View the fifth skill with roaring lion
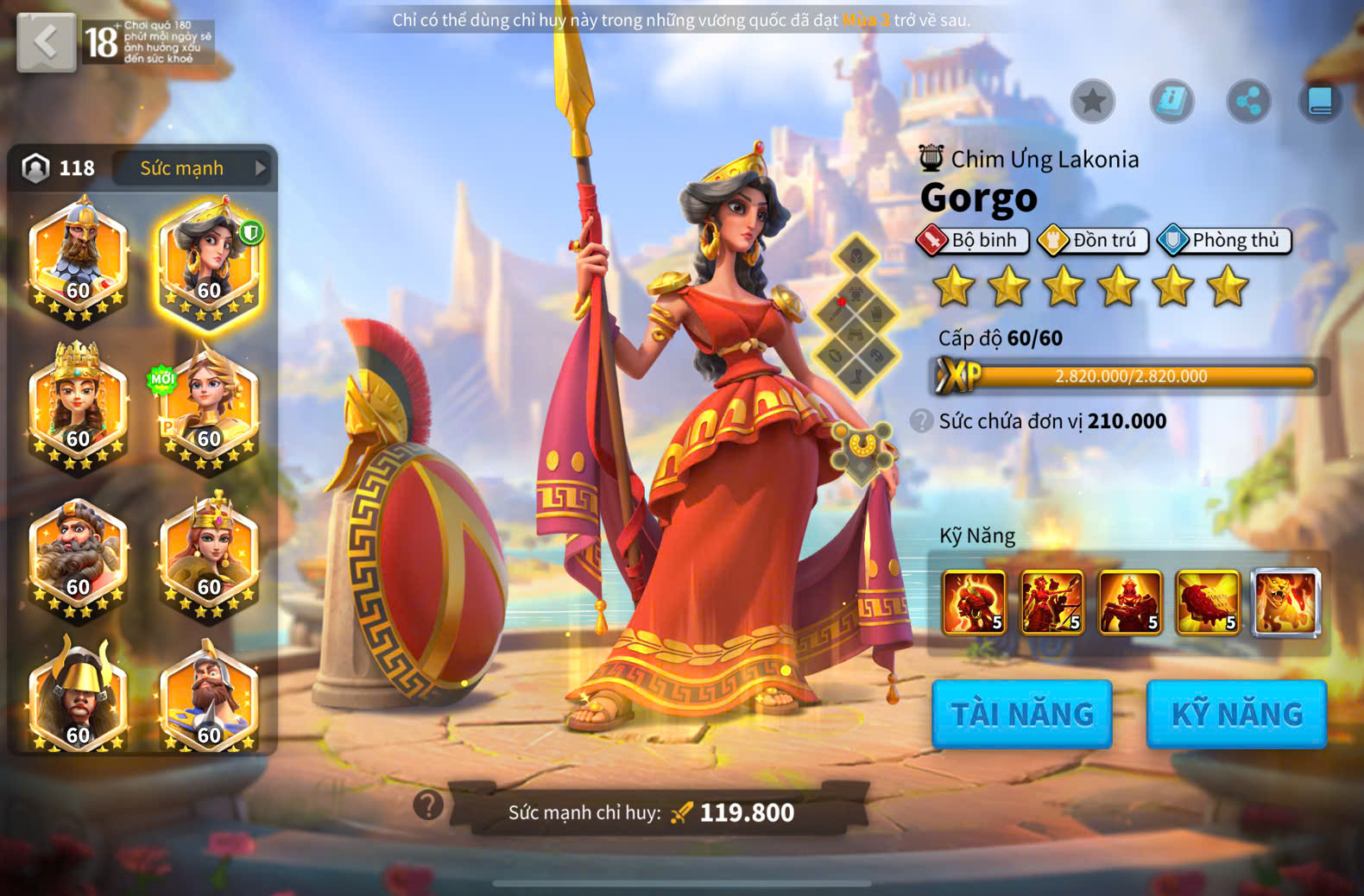1364x896 pixels. tap(1285, 602)
